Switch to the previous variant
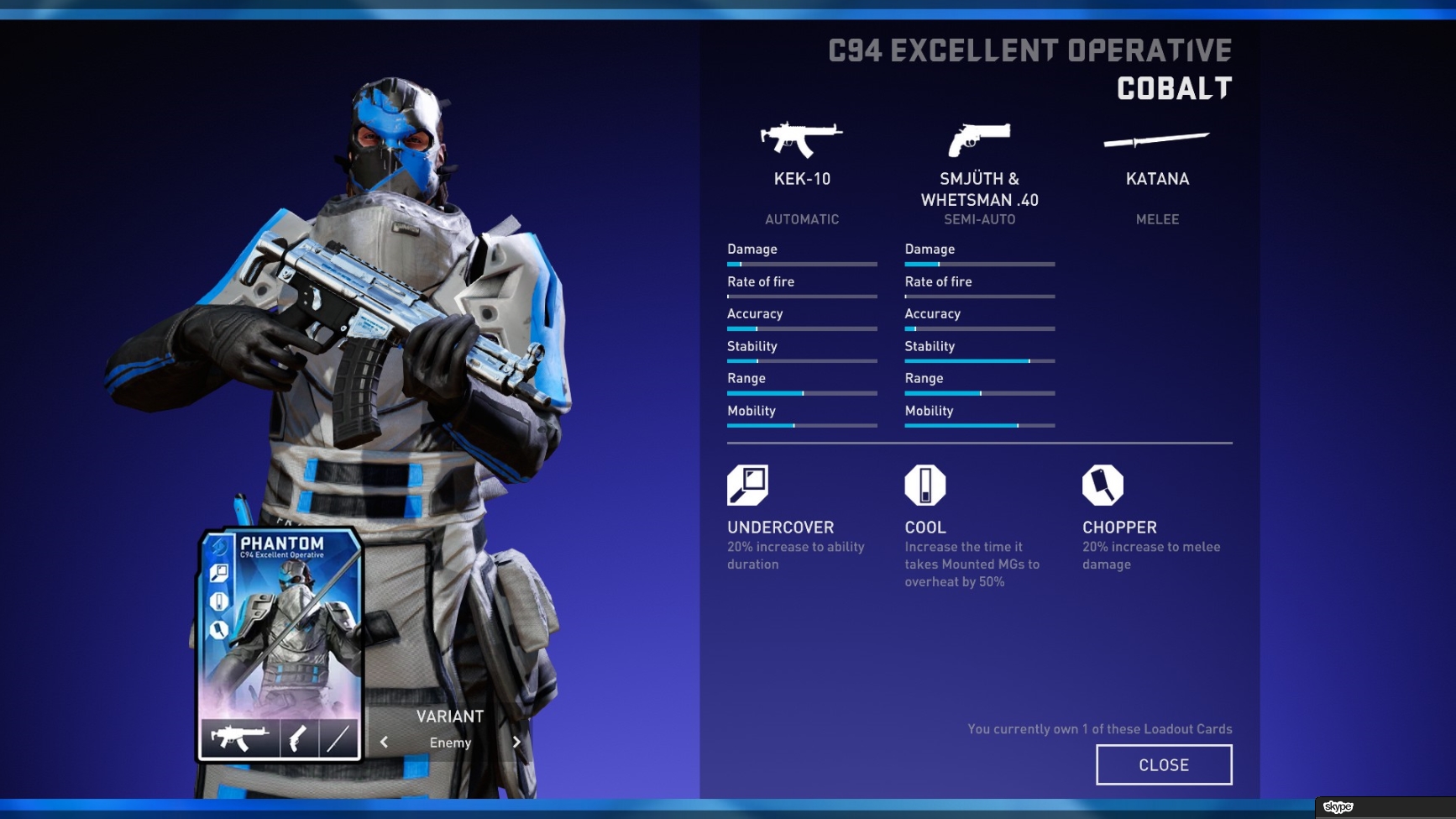1456x819 pixels. point(384,742)
